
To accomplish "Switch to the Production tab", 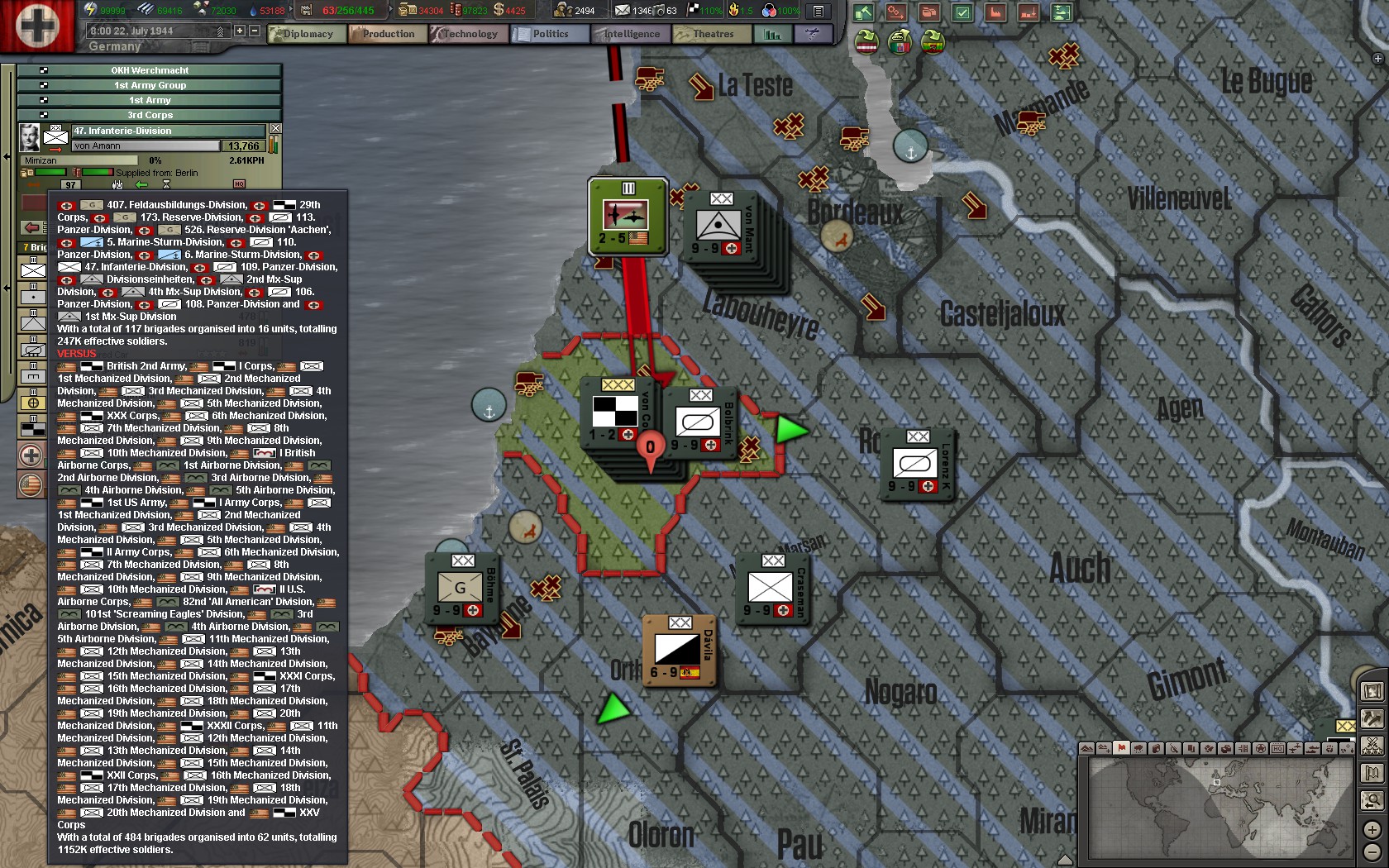I will click(x=387, y=34).
